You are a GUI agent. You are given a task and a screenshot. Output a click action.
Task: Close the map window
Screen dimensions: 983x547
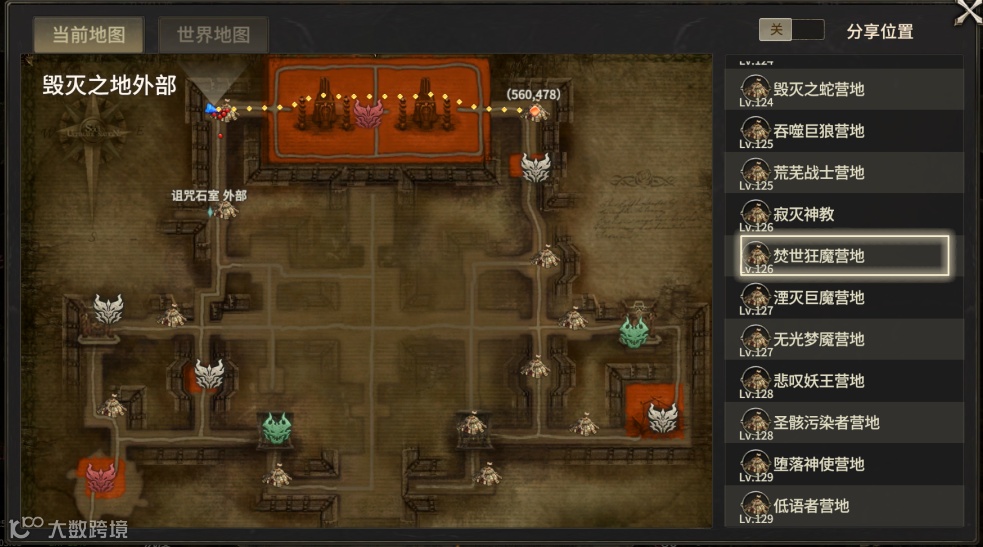coord(968,12)
